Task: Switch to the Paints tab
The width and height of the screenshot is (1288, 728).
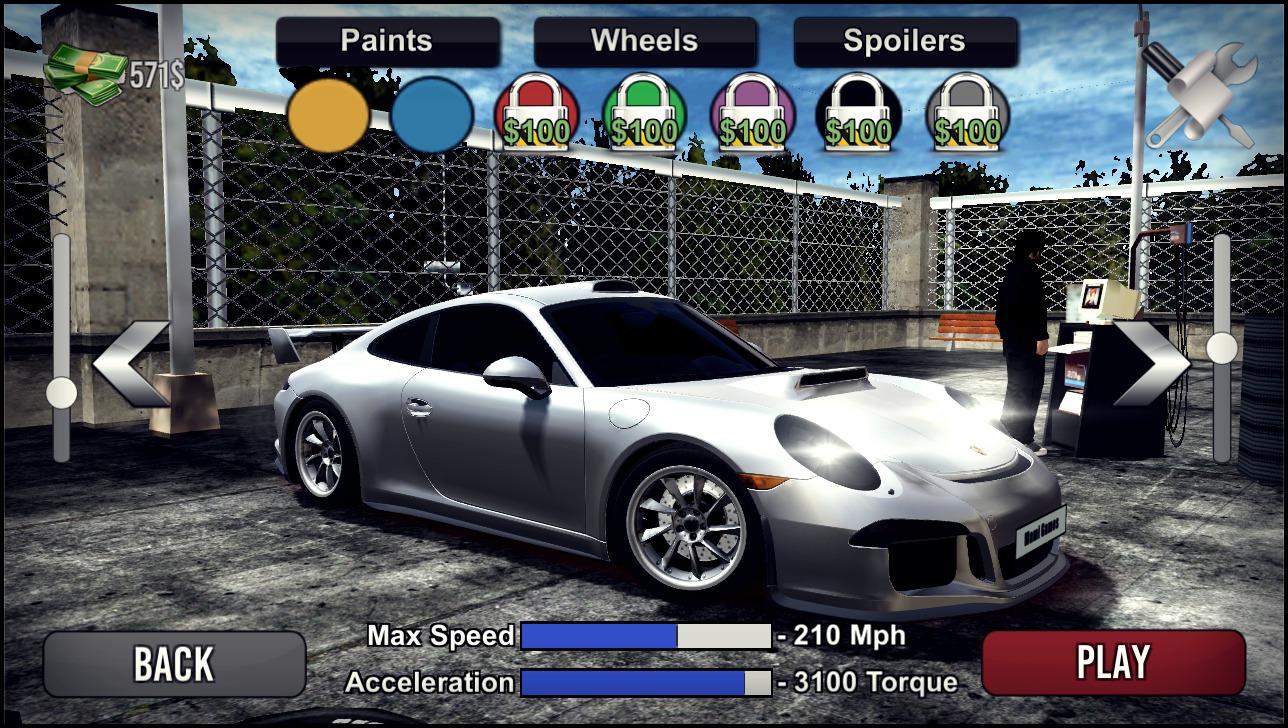Action: point(387,41)
